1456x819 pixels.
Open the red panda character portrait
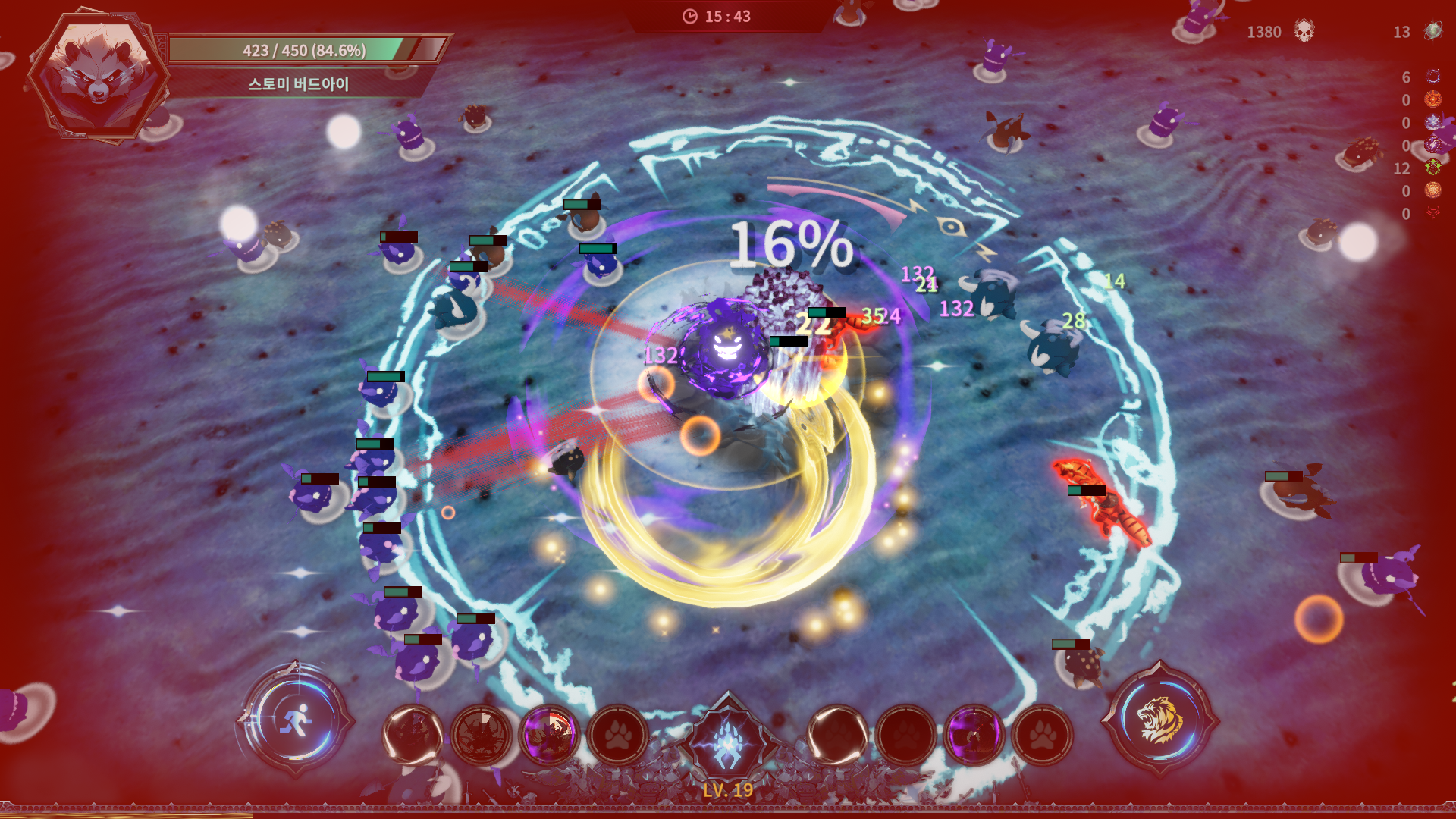coord(98,74)
